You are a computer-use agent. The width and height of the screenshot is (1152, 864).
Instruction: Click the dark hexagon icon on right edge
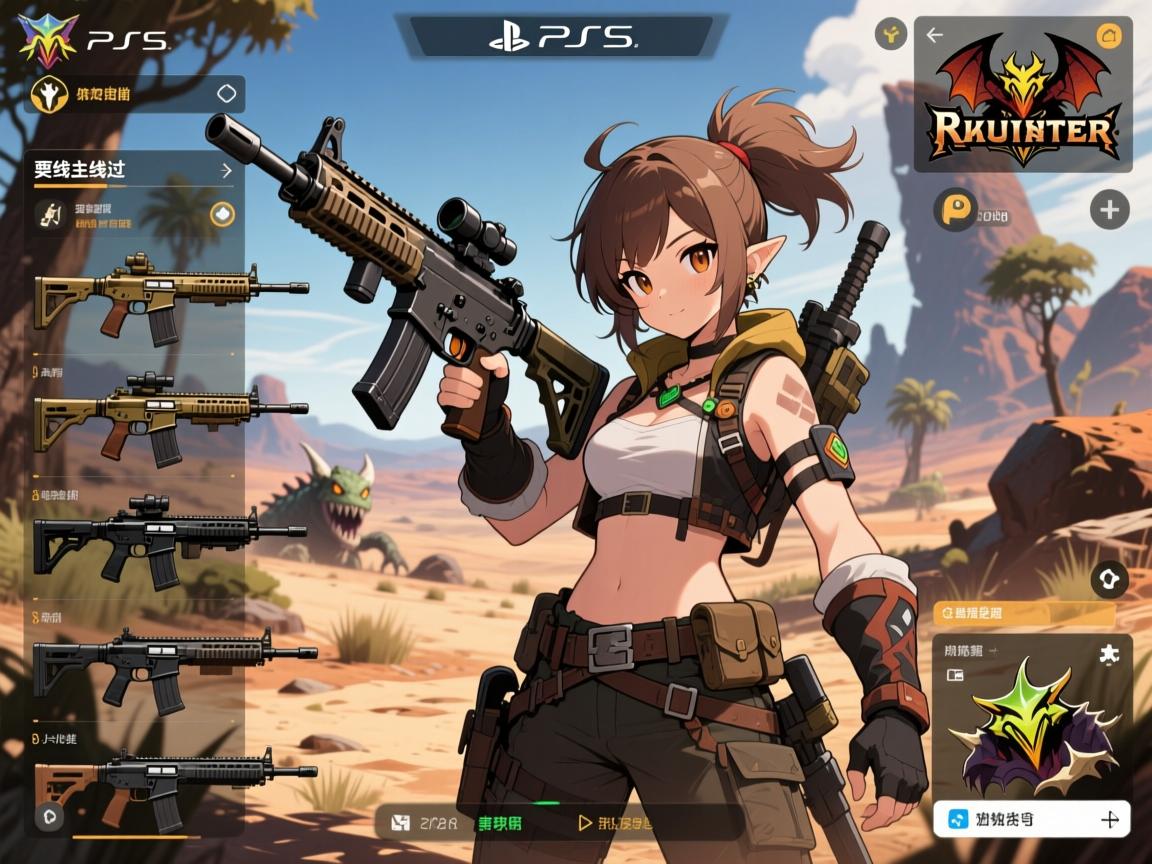pyautogui.click(x=1110, y=578)
